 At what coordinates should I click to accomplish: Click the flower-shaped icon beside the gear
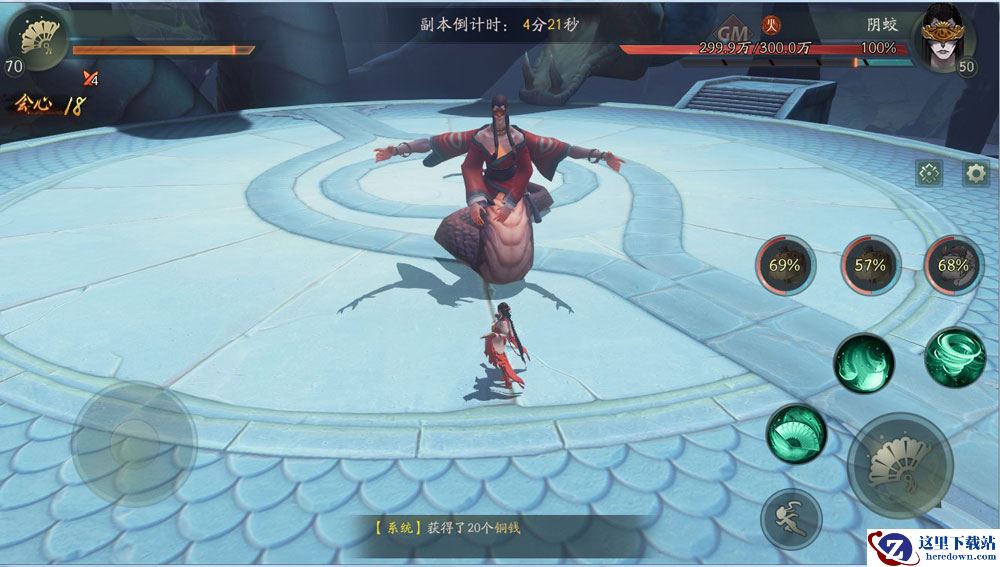(x=930, y=173)
